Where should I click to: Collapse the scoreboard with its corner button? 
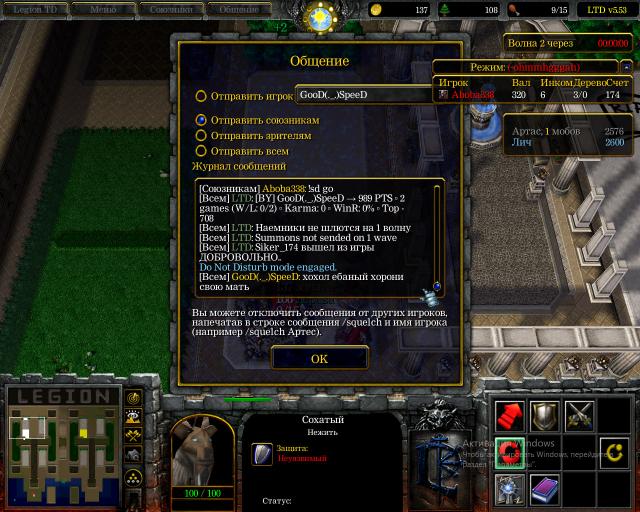(626, 66)
